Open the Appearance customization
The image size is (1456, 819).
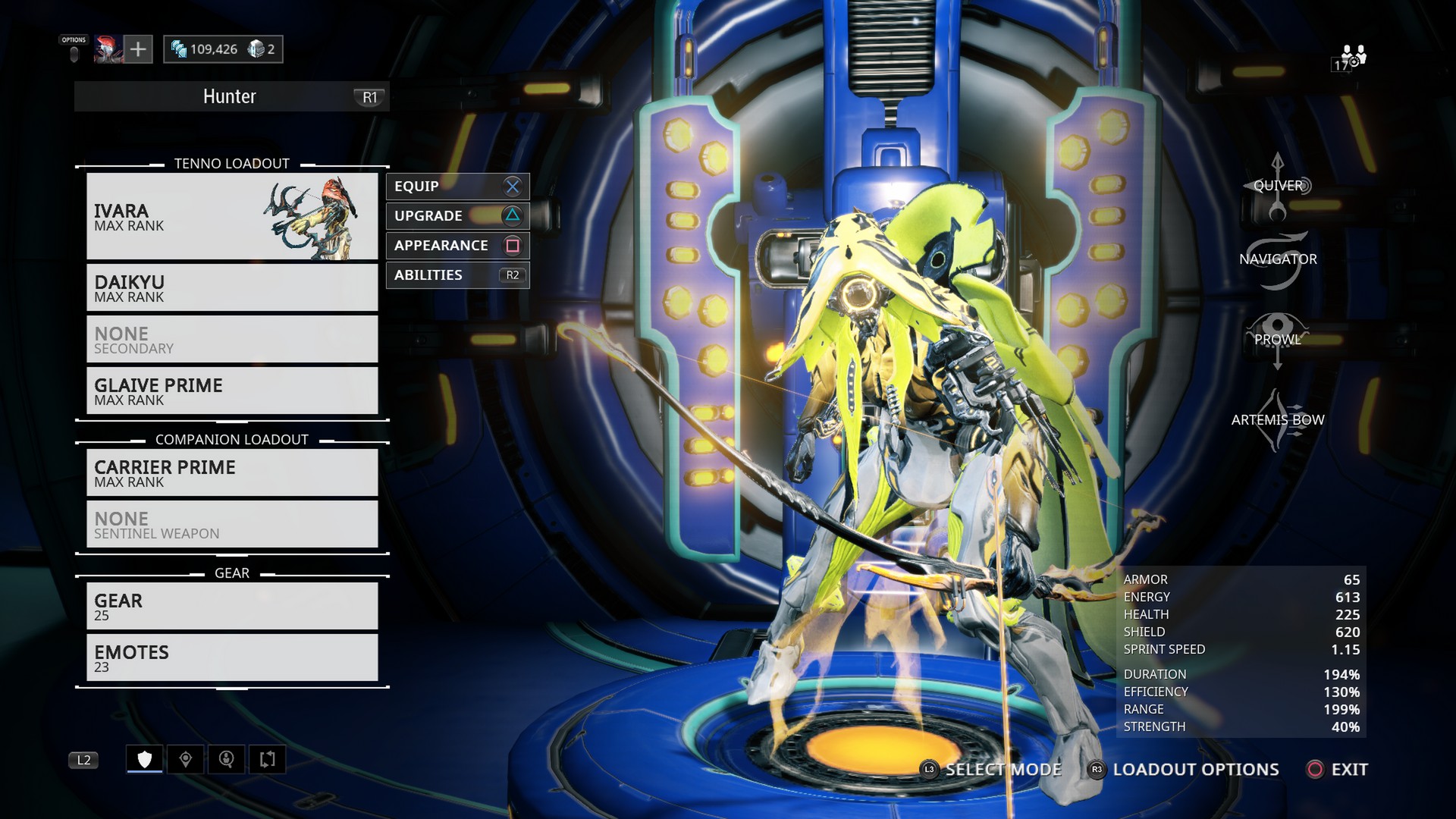pyautogui.click(x=457, y=246)
